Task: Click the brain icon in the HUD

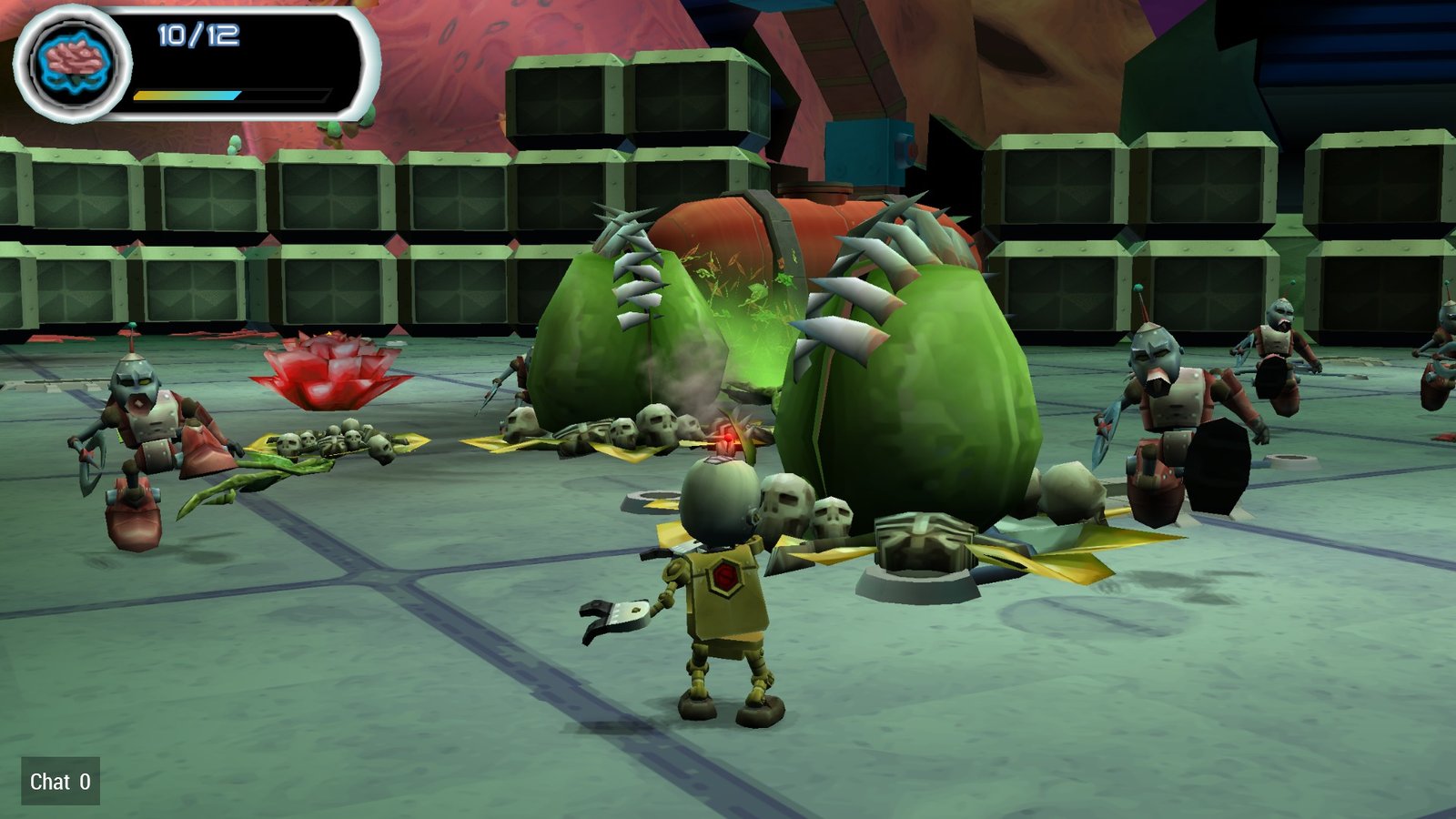Action: coord(73,64)
